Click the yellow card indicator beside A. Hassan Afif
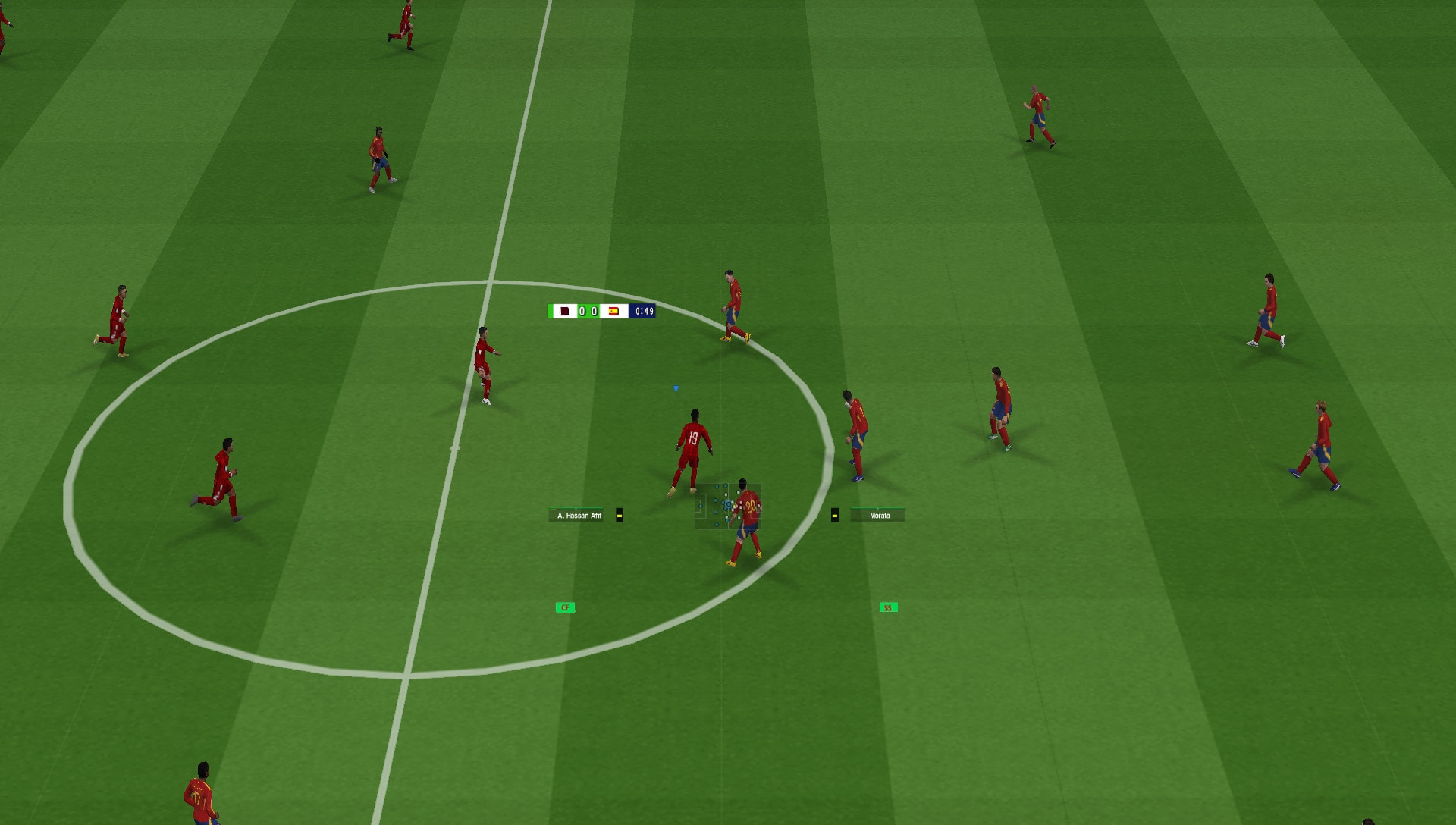 pos(620,516)
